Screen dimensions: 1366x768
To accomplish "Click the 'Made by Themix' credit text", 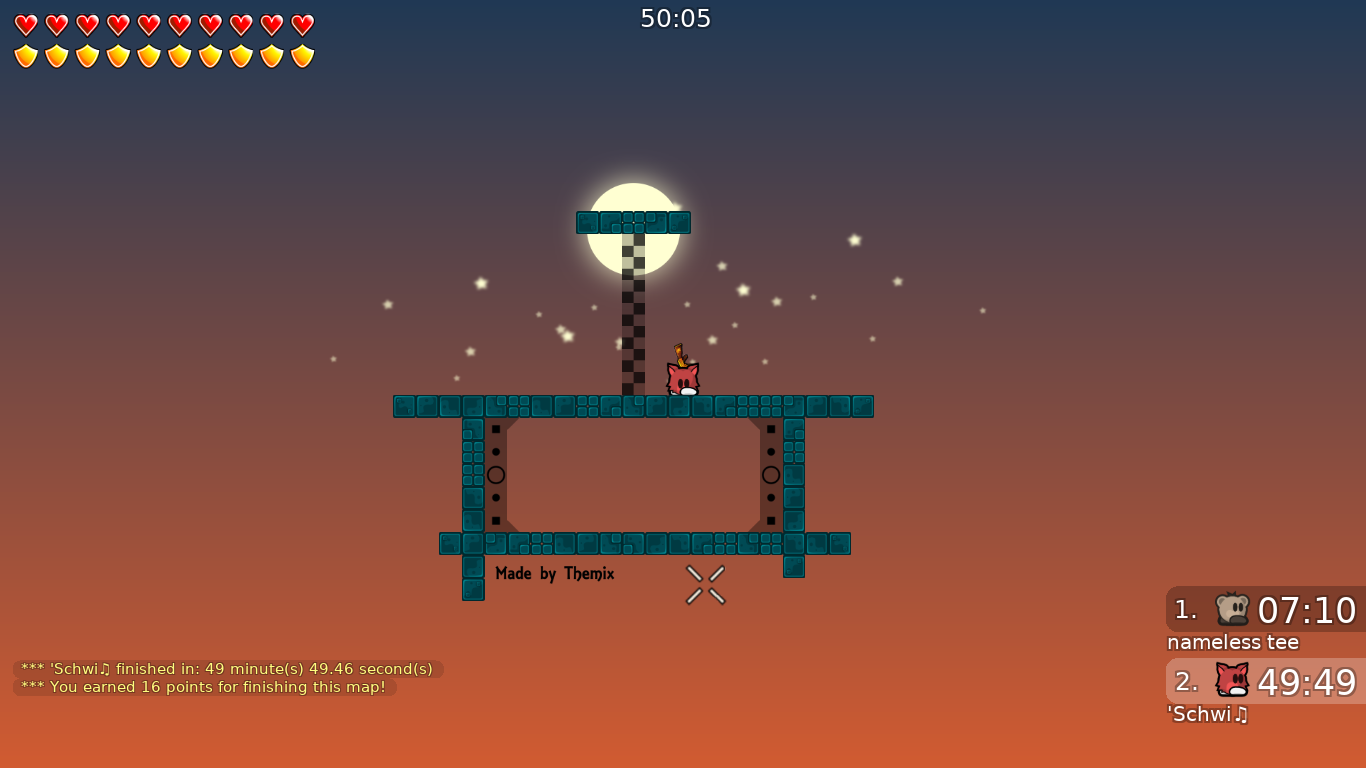I will [555, 573].
